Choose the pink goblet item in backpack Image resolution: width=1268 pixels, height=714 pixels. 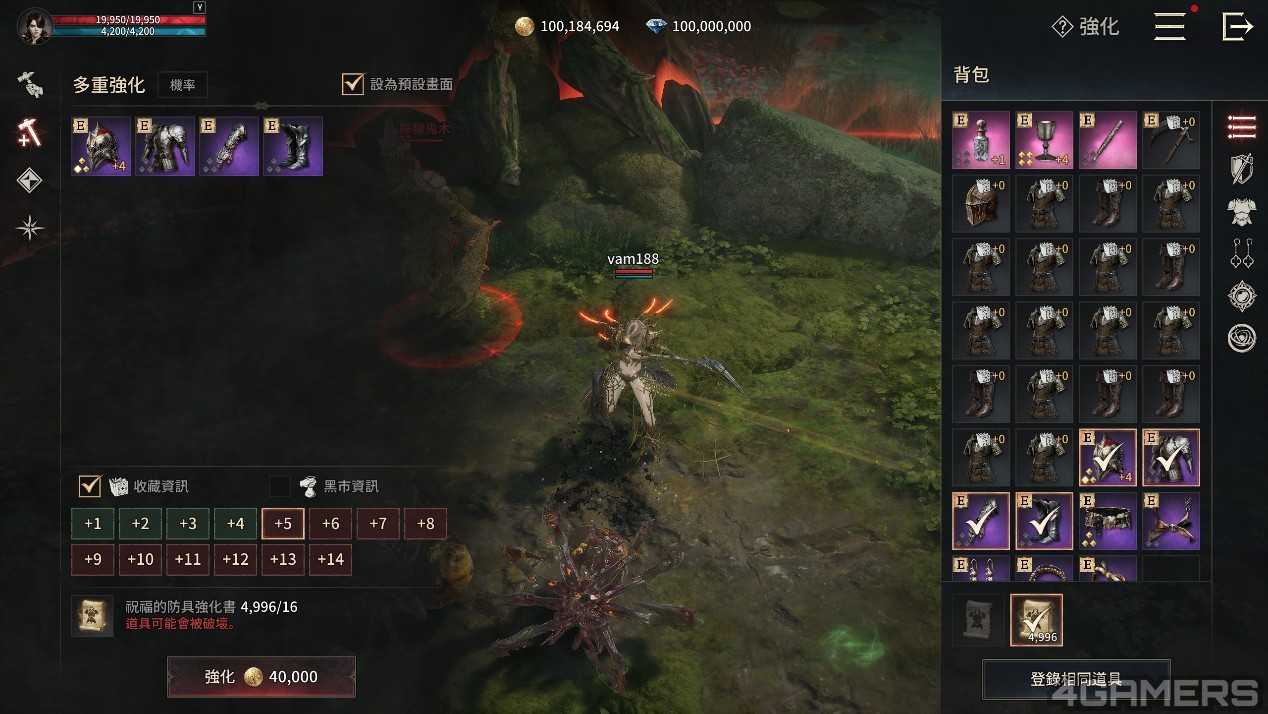[1044, 140]
